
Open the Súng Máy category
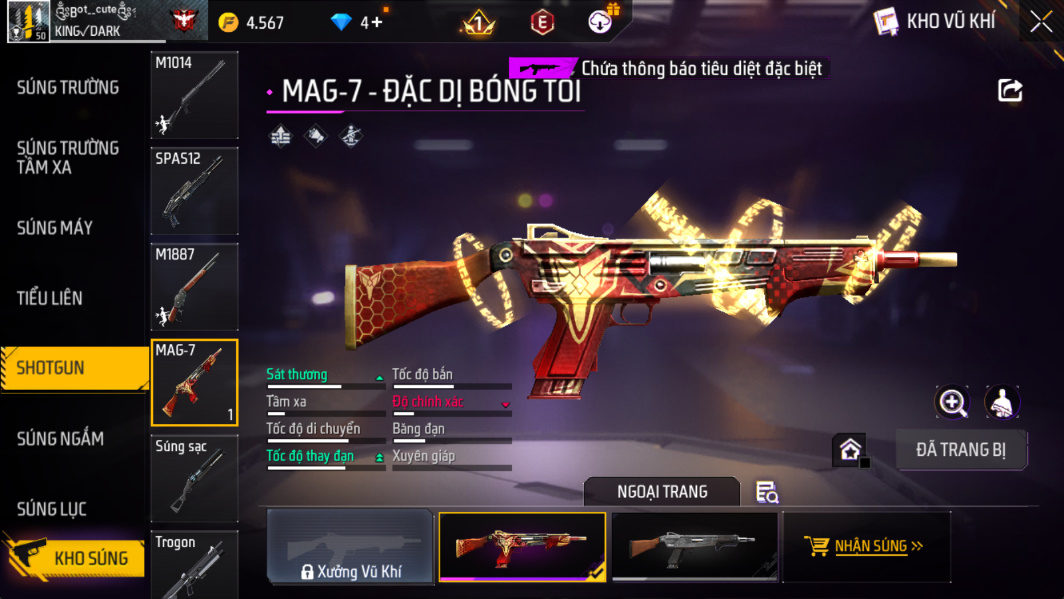pos(55,228)
